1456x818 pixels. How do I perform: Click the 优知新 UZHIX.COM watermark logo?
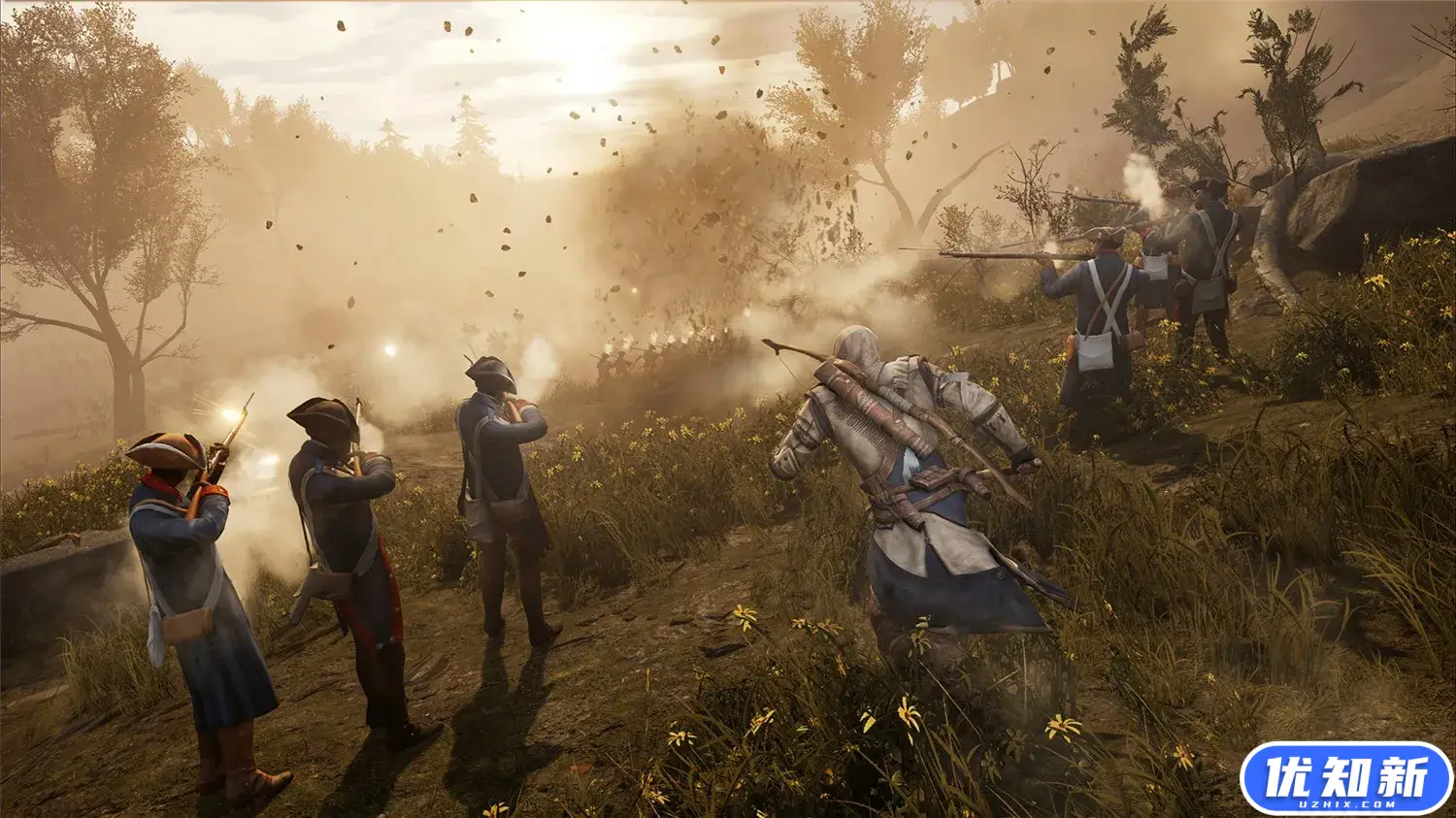(x=1345, y=777)
